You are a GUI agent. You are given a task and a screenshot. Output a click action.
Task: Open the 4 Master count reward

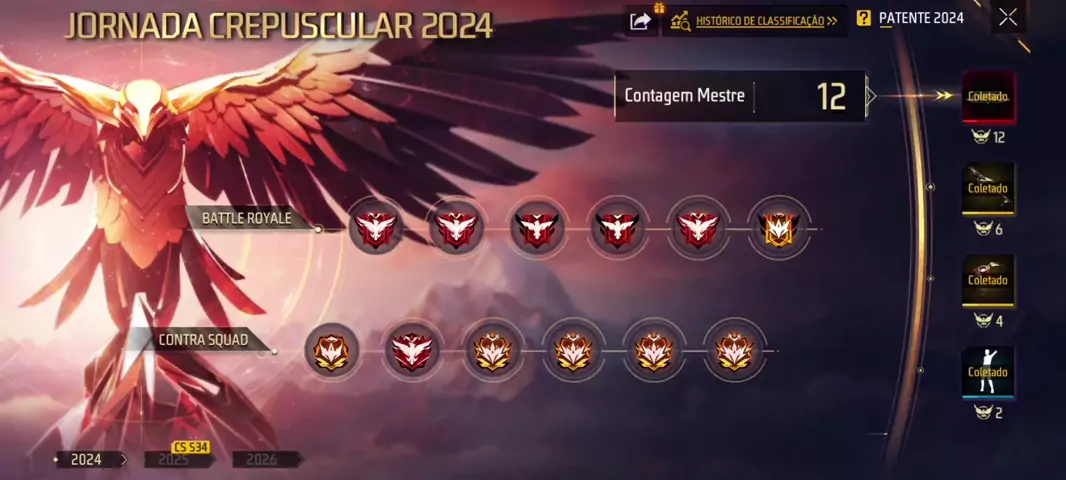click(x=988, y=280)
